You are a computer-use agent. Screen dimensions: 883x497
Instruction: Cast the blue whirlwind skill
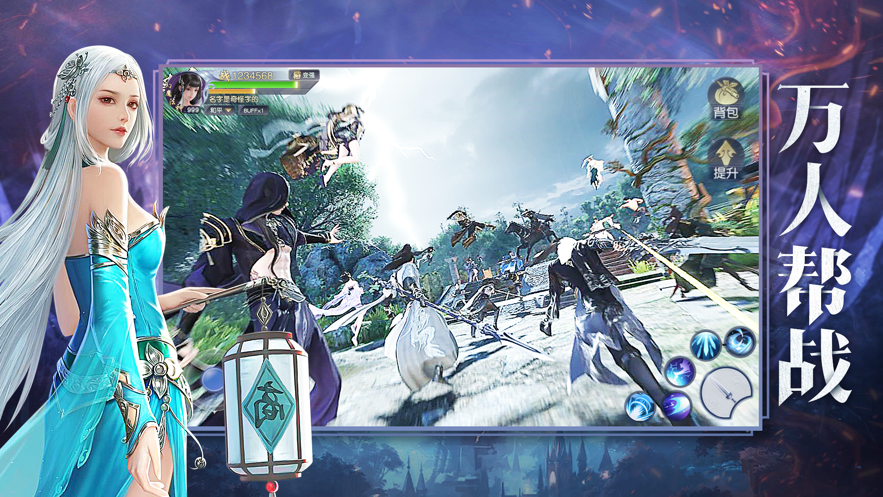point(741,341)
